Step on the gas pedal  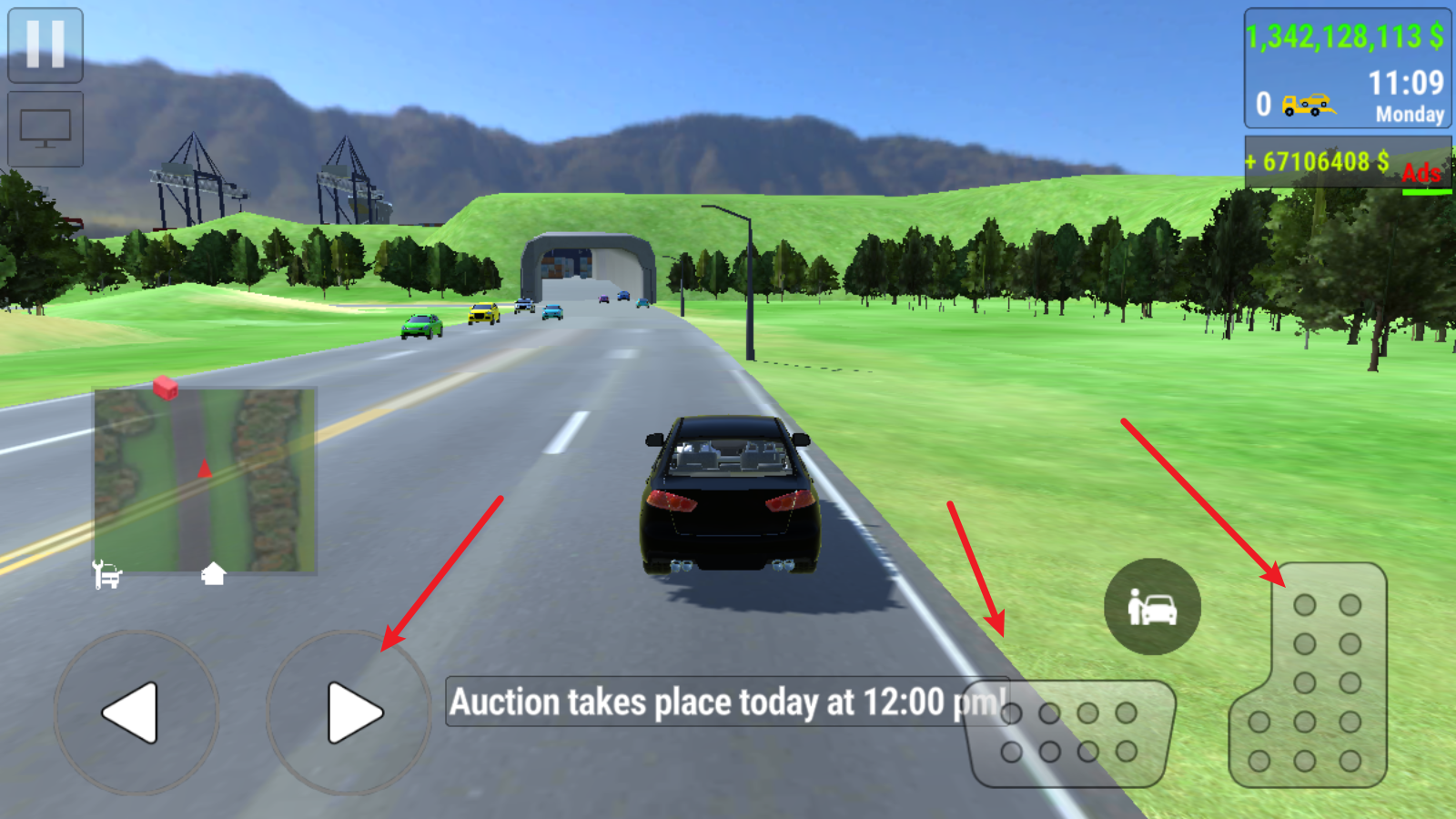[1311, 678]
